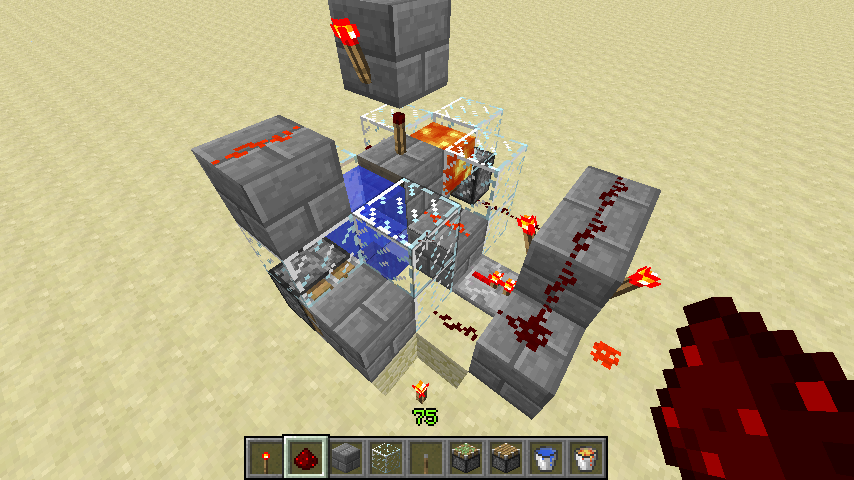Choose the stone brick block slot

[345, 458]
